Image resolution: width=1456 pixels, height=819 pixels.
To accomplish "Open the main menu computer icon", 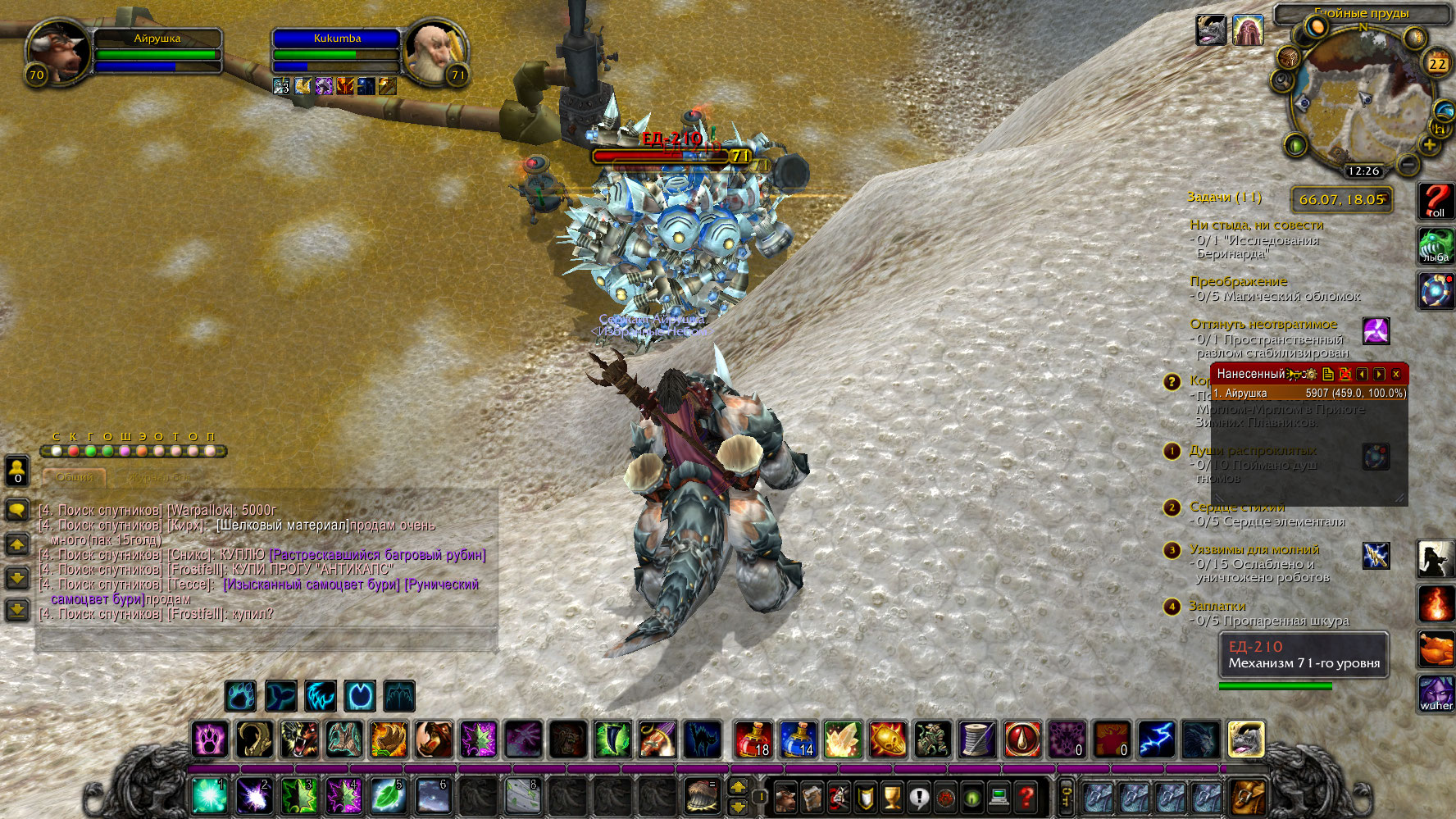I will click(x=998, y=796).
